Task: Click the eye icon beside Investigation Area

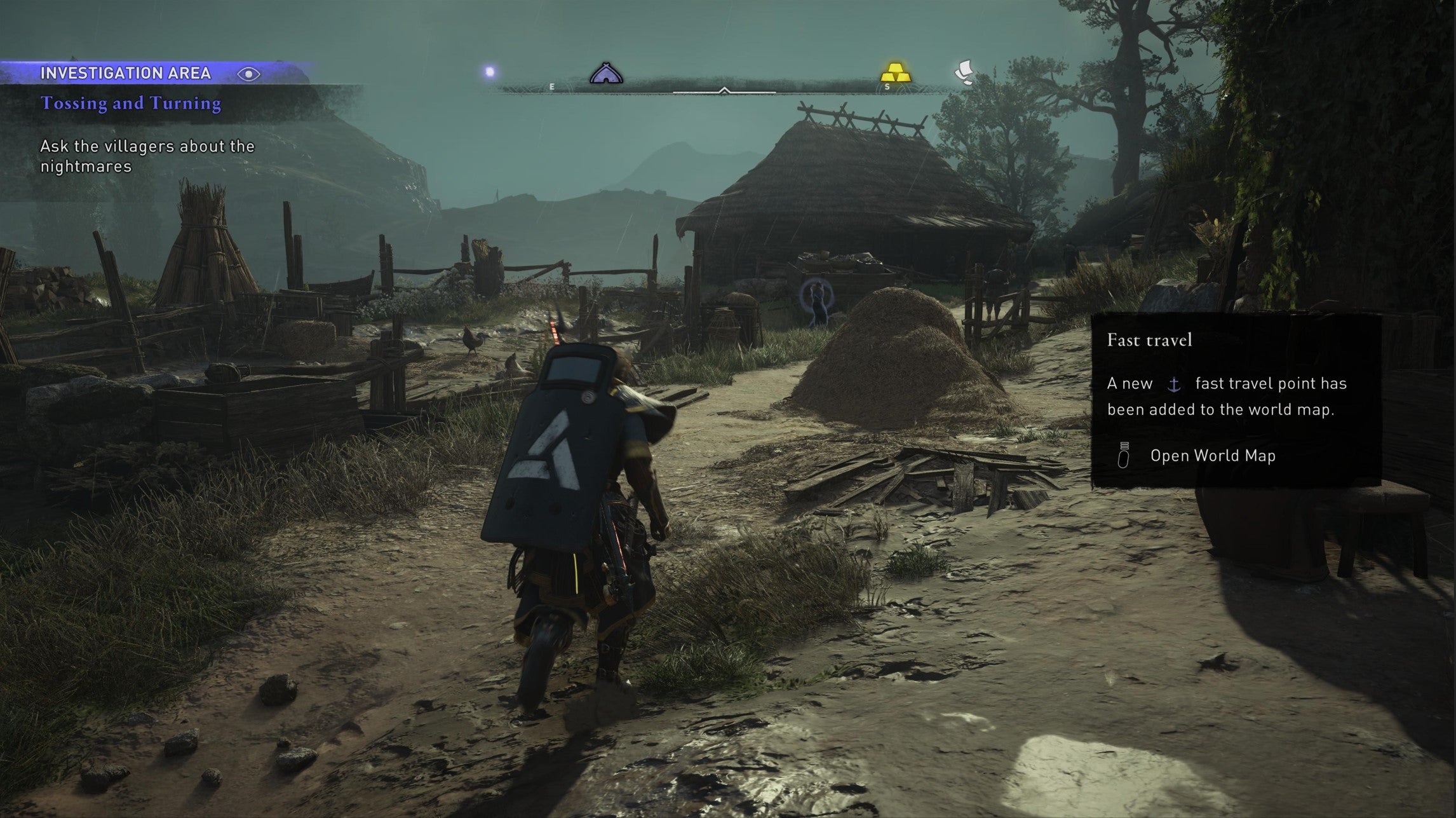Action: 250,74
